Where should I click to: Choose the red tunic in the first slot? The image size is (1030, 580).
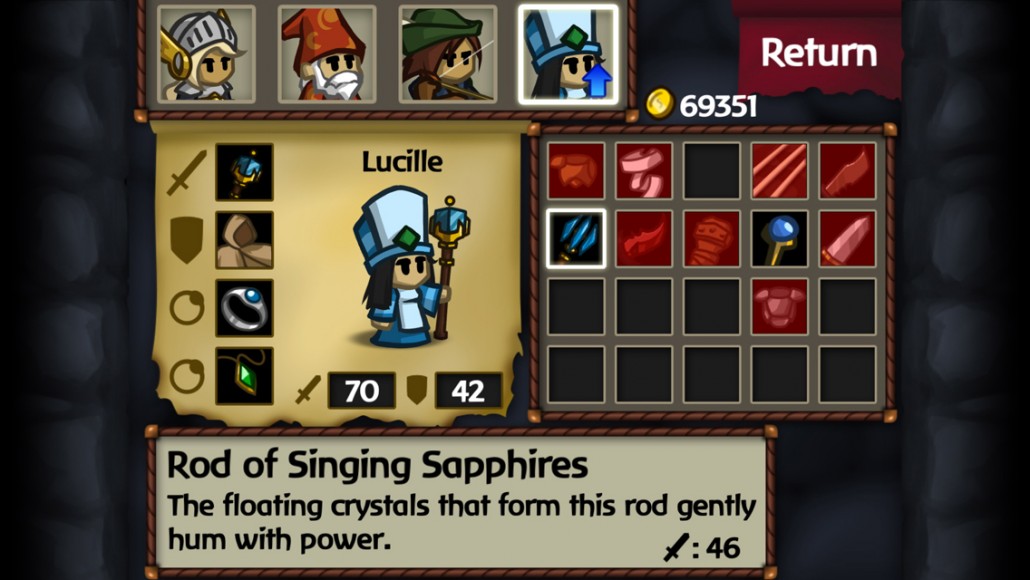click(x=576, y=171)
